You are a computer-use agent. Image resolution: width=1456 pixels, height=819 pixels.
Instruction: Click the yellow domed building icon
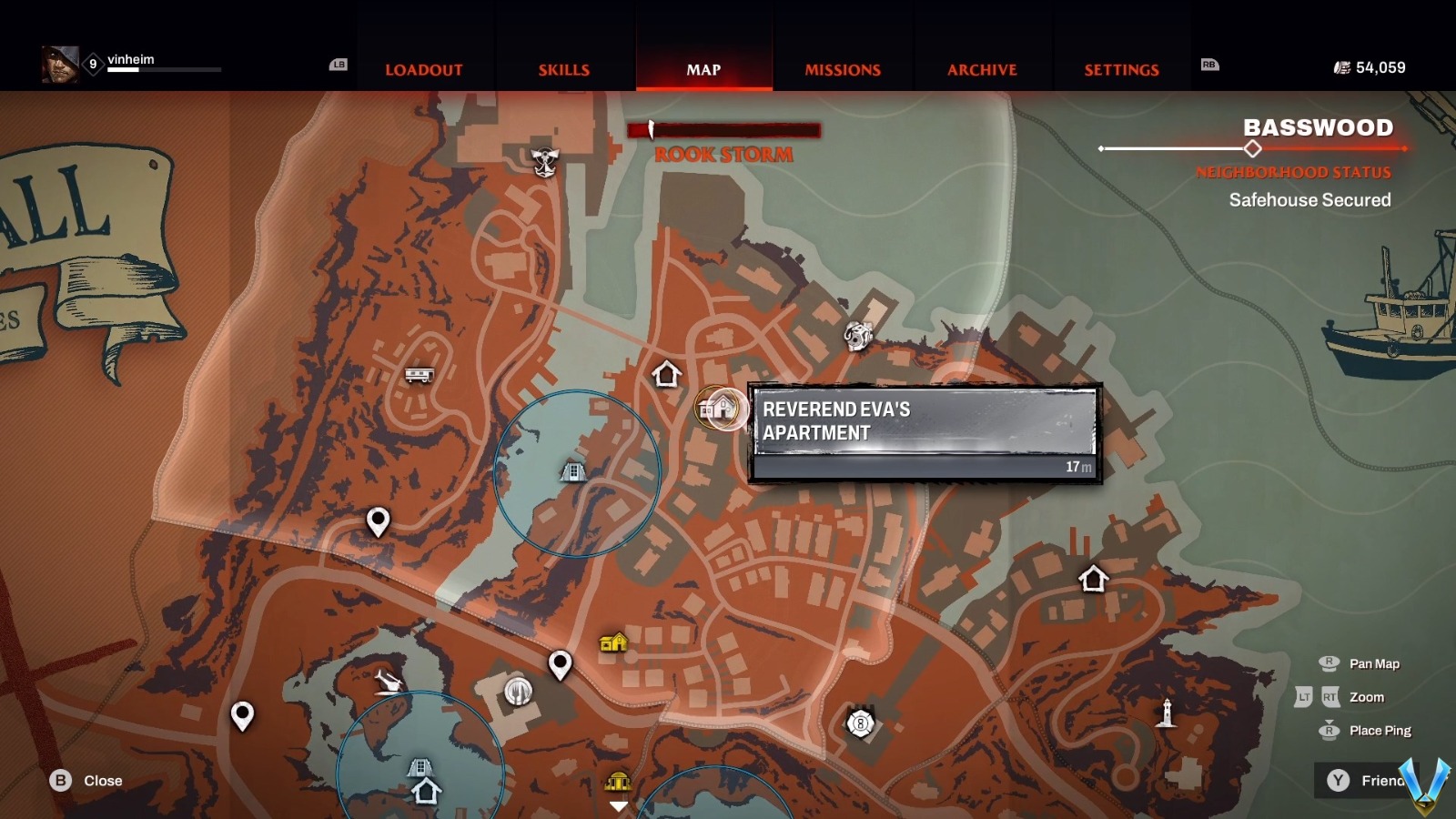tap(620, 783)
